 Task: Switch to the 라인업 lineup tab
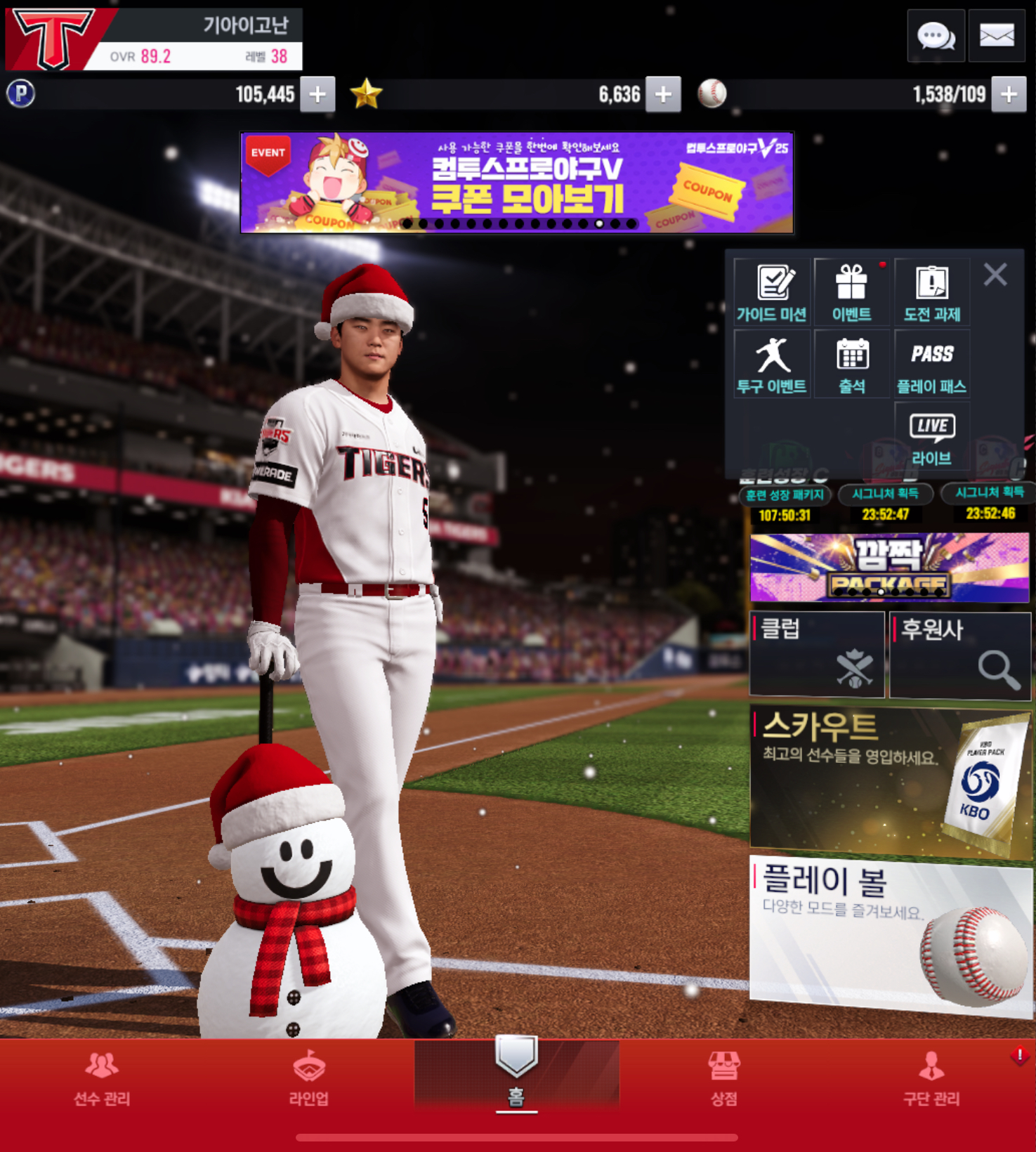tap(309, 1078)
